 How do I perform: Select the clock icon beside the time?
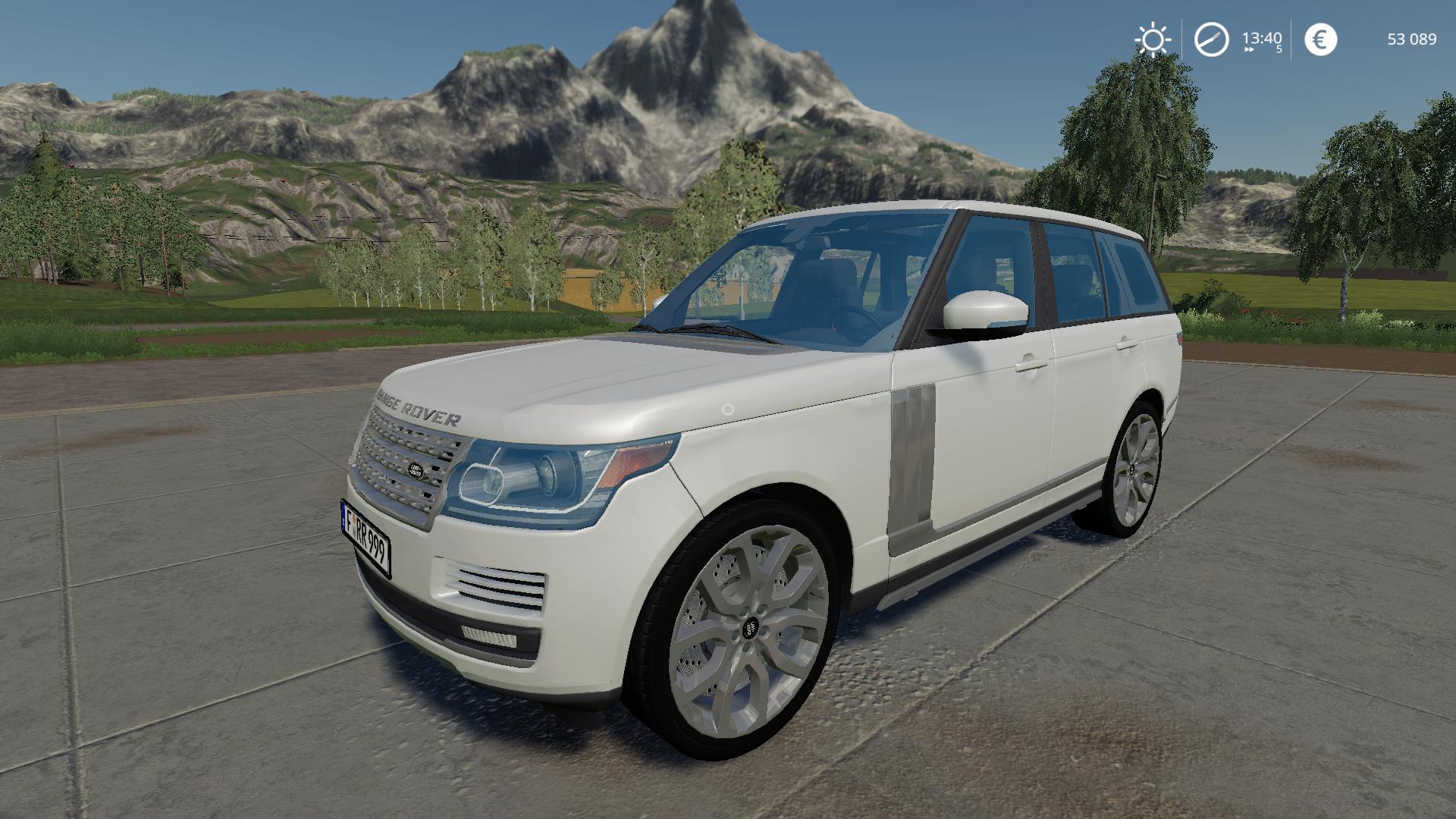(1211, 39)
